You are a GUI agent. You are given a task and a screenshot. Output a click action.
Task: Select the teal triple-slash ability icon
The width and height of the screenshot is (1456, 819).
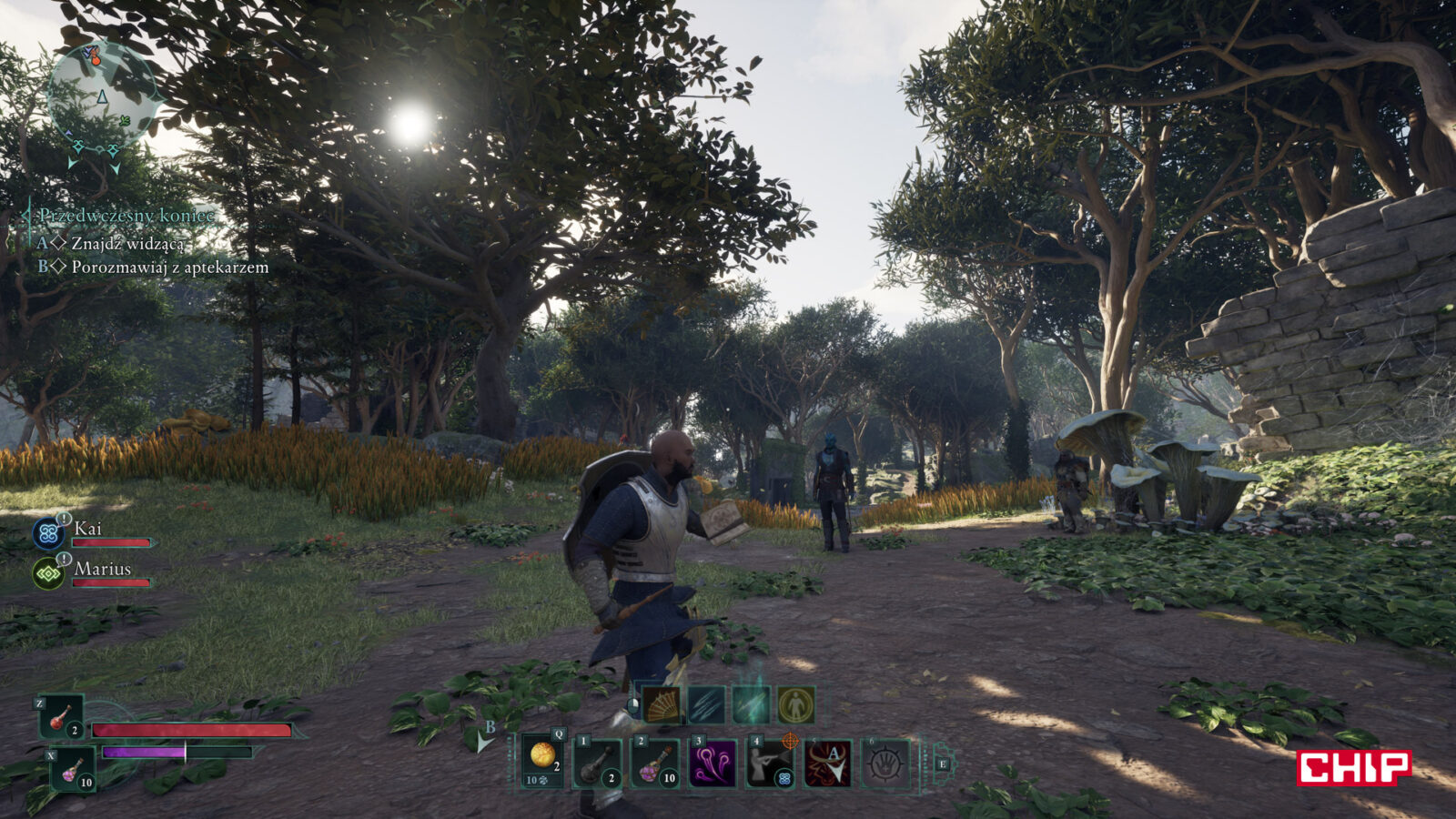pos(706,705)
